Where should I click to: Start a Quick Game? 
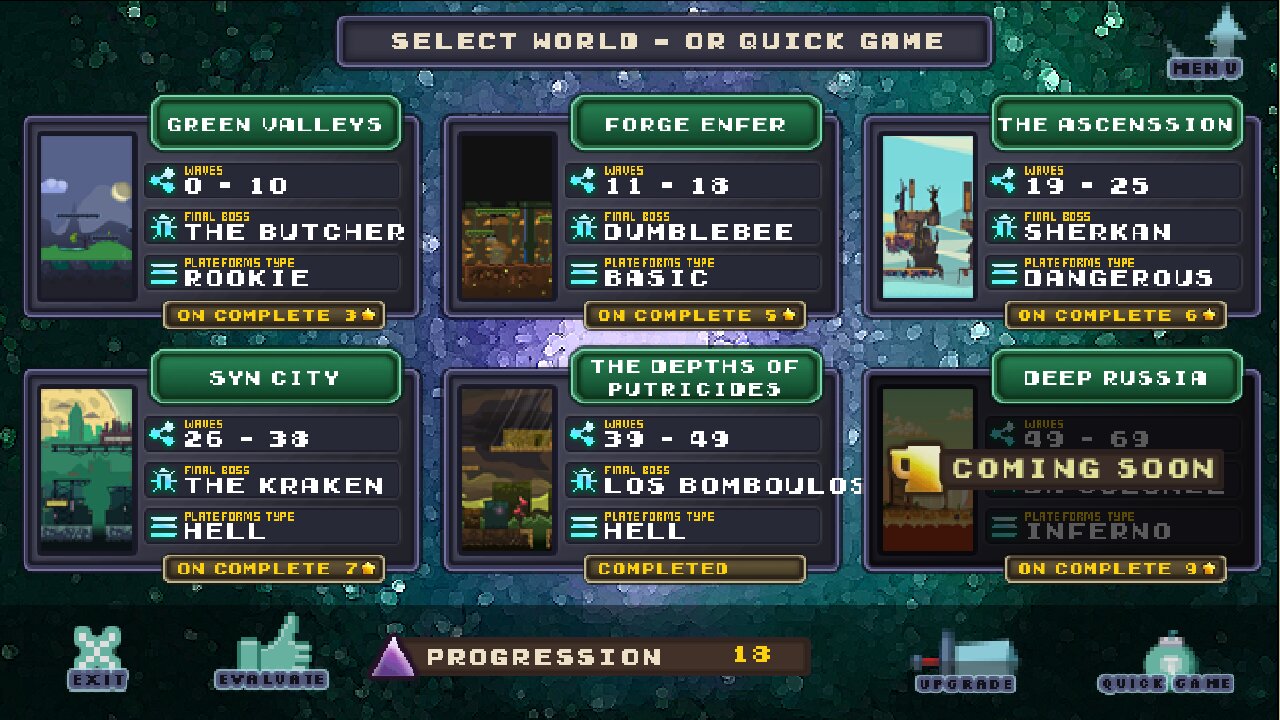[x=1166, y=663]
